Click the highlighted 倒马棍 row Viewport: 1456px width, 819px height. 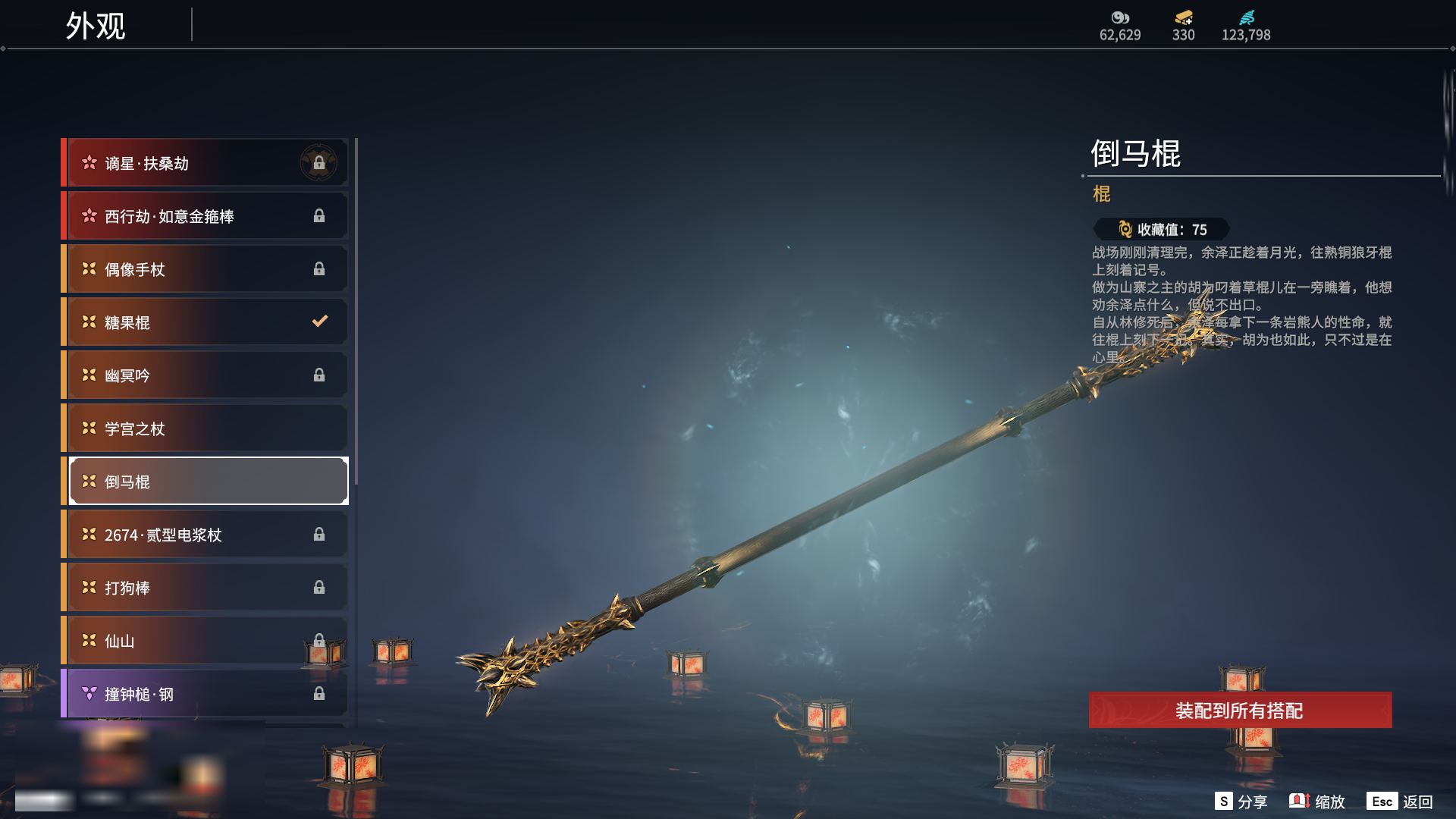pos(206,482)
